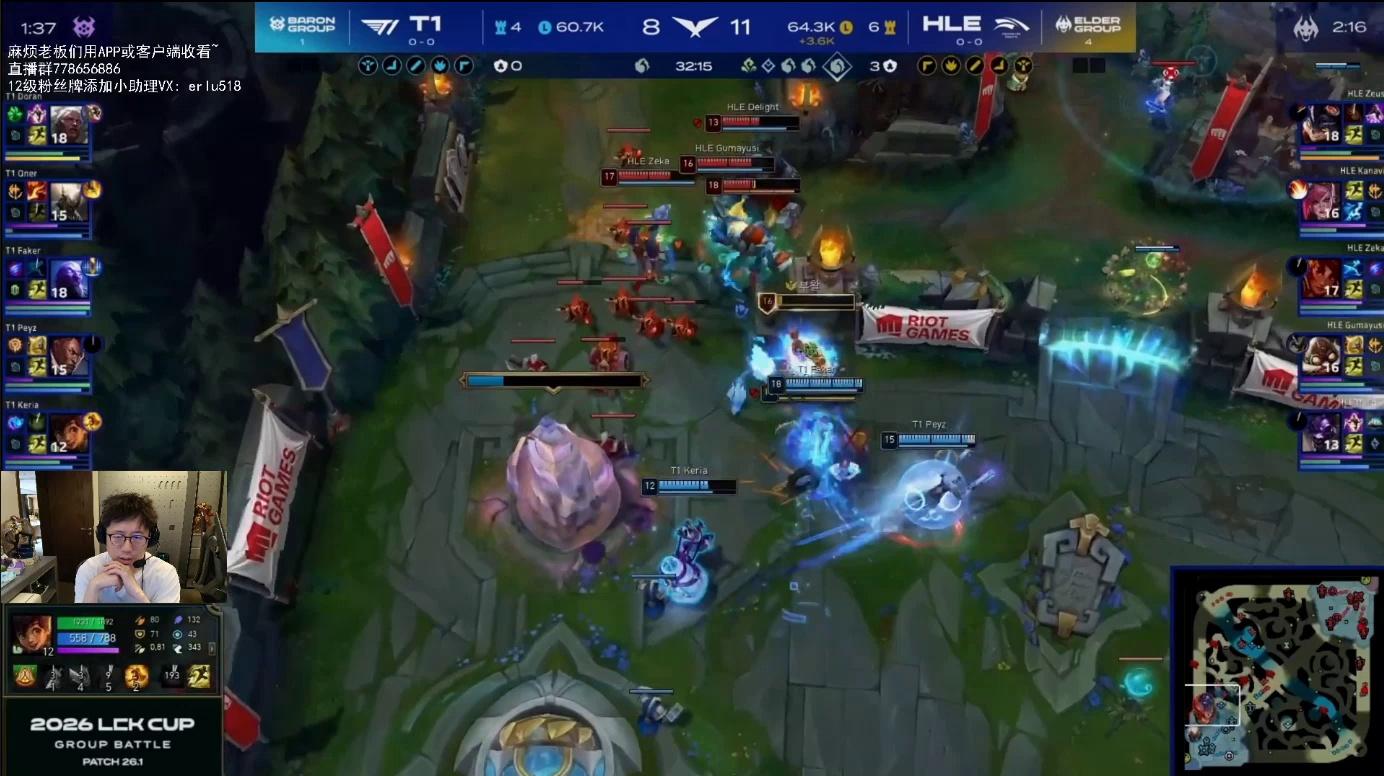This screenshot has height=776, width=1384.
Task: Click the T1 team logo on scoreboard
Action: click(x=379, y=27)
